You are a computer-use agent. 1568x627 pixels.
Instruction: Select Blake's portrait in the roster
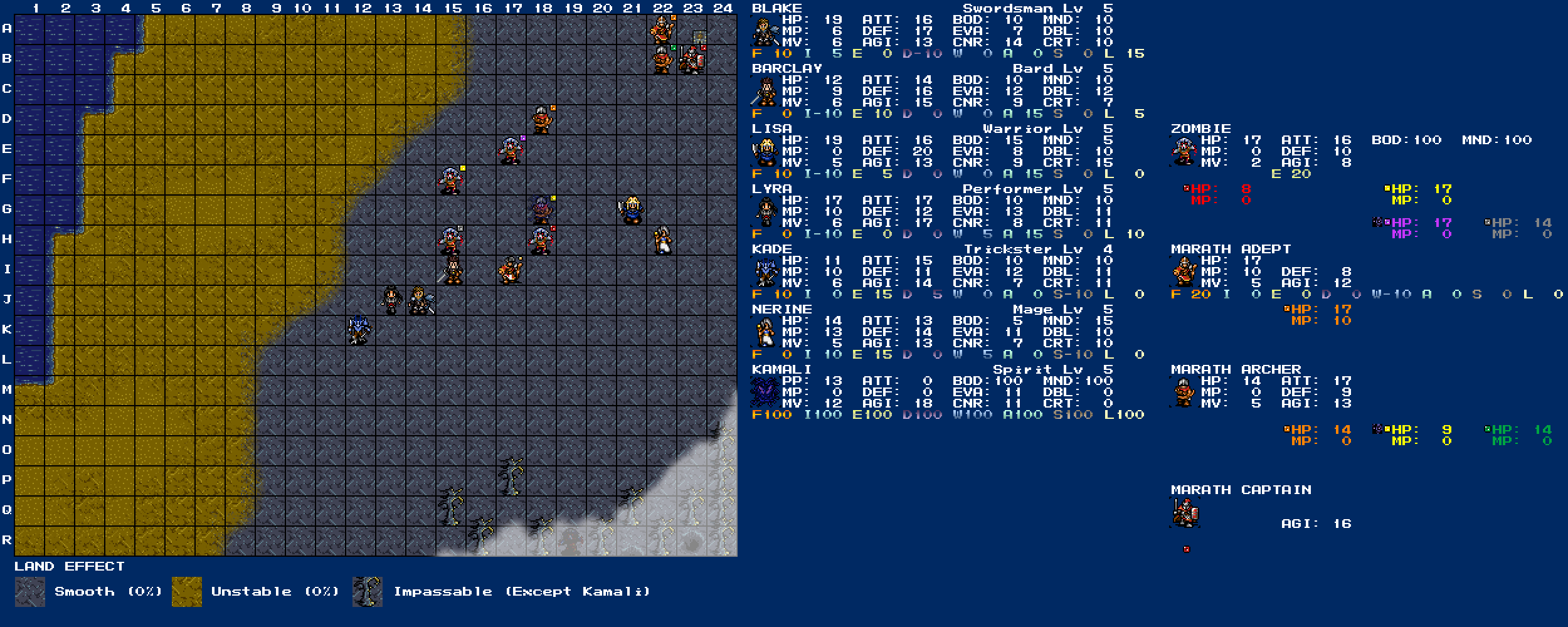click(765, 31)
